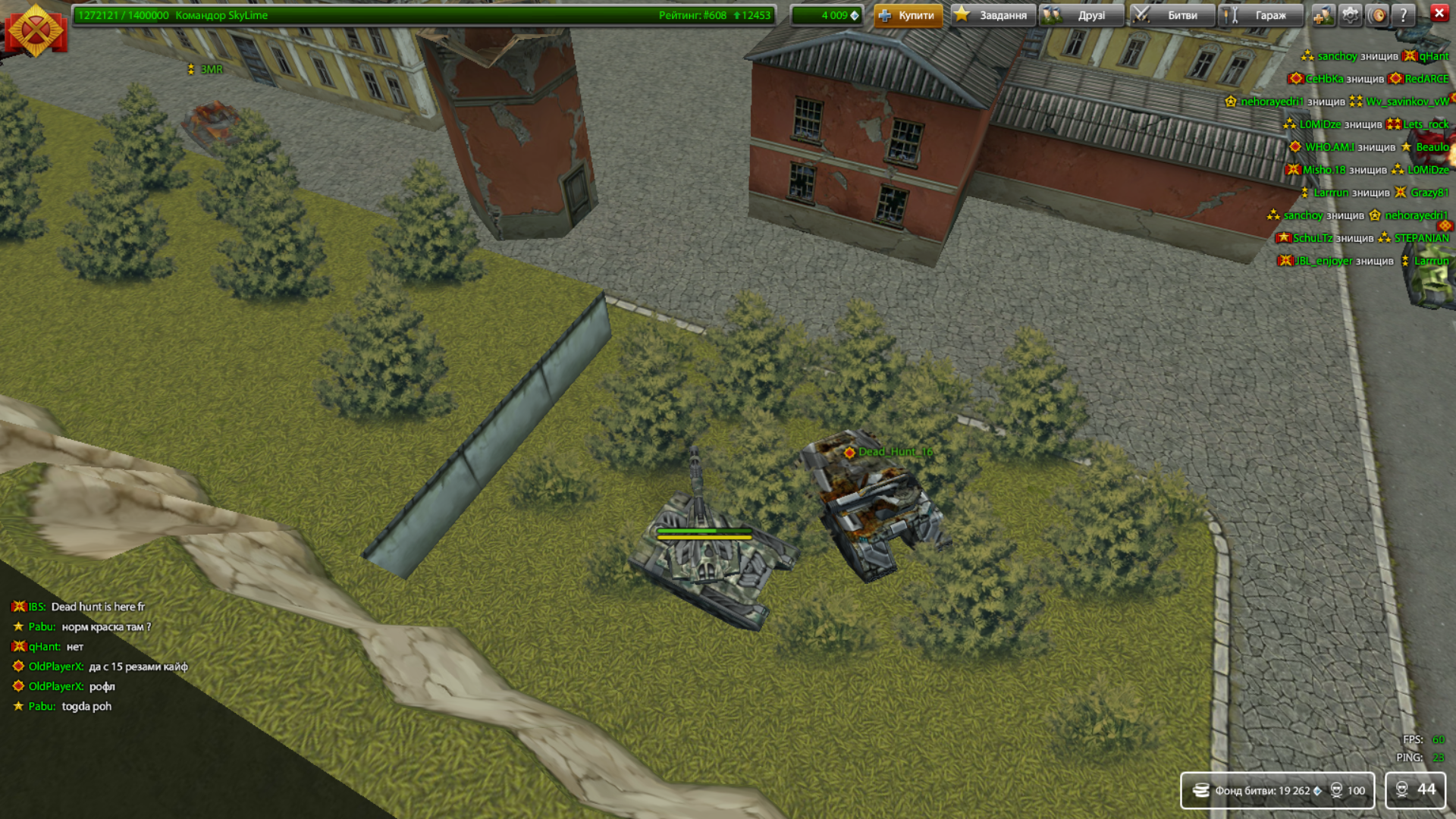Click the rating #608 display
The width and height of the screenshot is (1456, 819).
[694, 14]
